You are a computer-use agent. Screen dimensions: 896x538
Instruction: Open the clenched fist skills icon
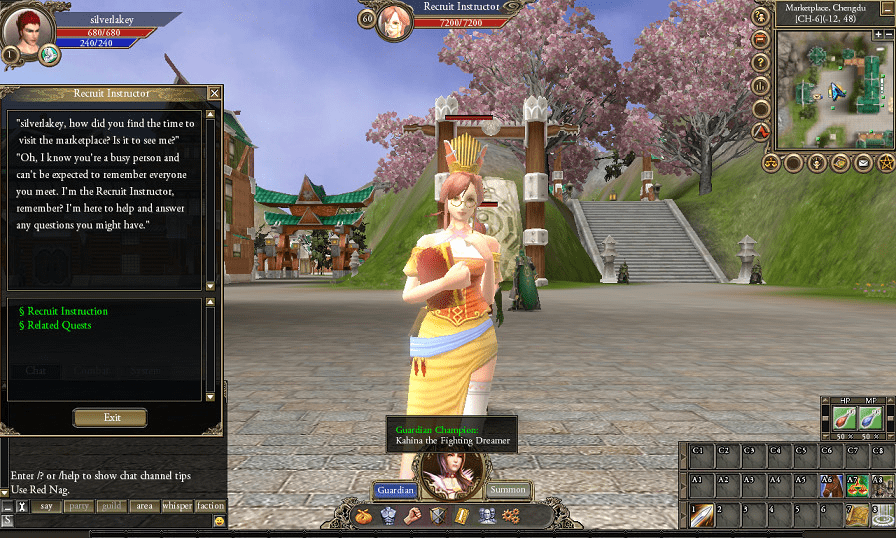pyautogui.click(x=412, y=516)
